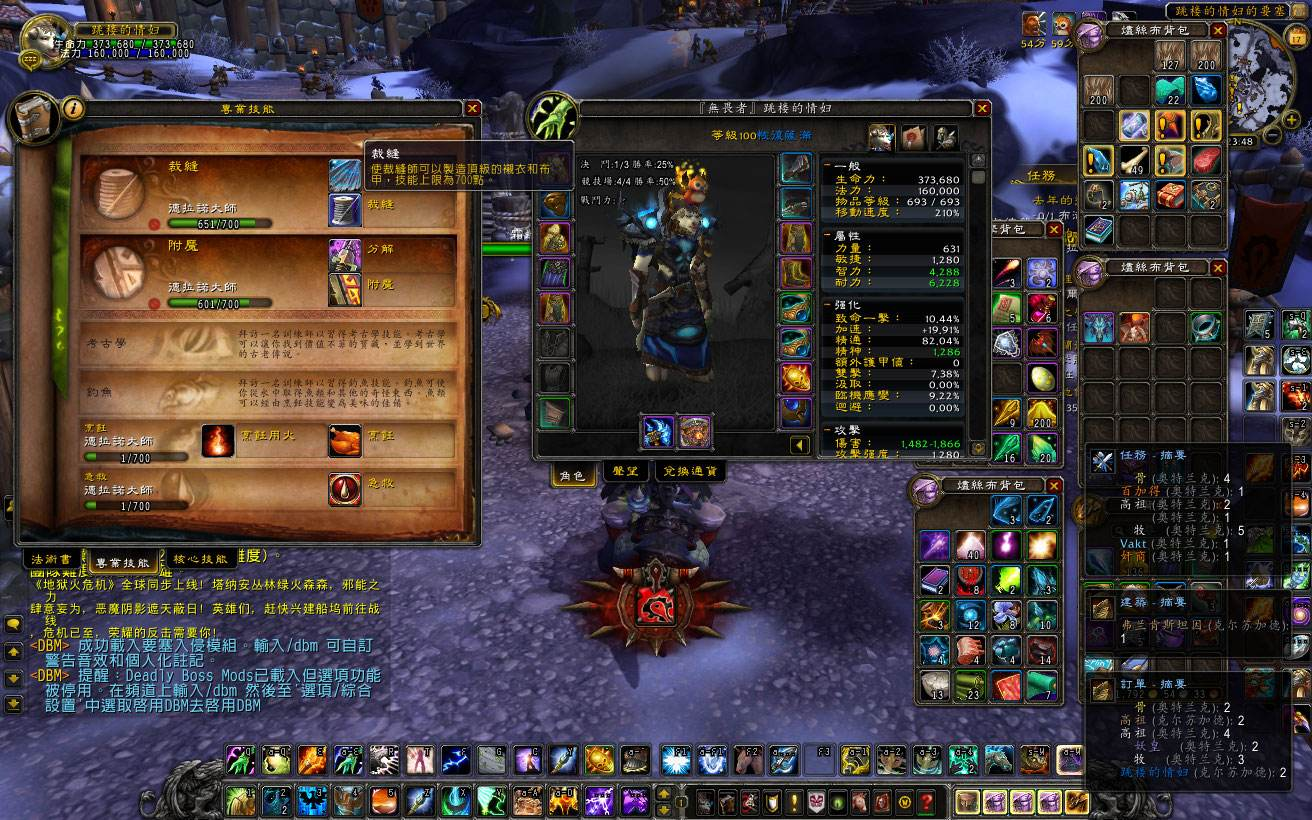
Task: Open the Enchanting (附魔) skill icon
Action: [x=345, y=289]
